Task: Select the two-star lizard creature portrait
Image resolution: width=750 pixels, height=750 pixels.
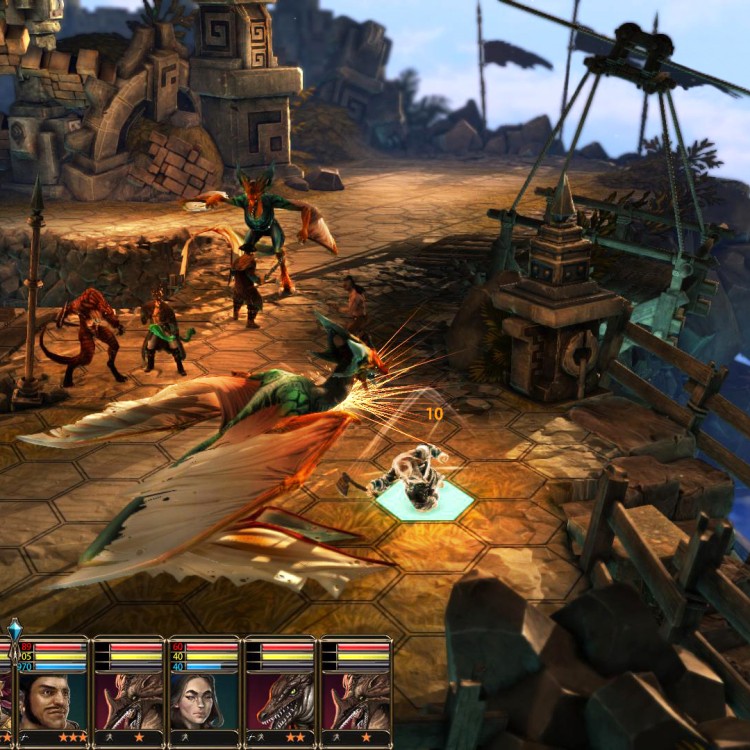Action: (280, 699)
